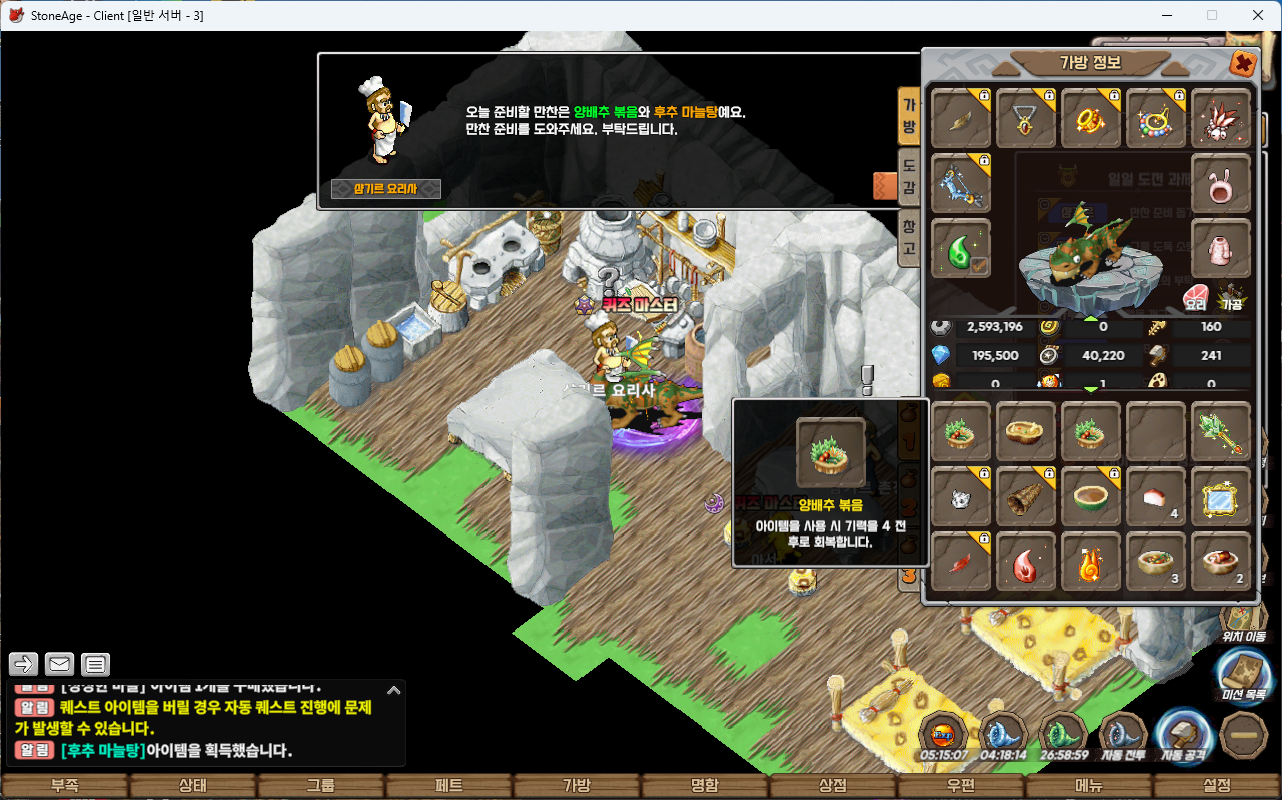Expand the chat log with the arrow
The width and height of the screenshot is (1282, 800).
click(x=394, y=690)
